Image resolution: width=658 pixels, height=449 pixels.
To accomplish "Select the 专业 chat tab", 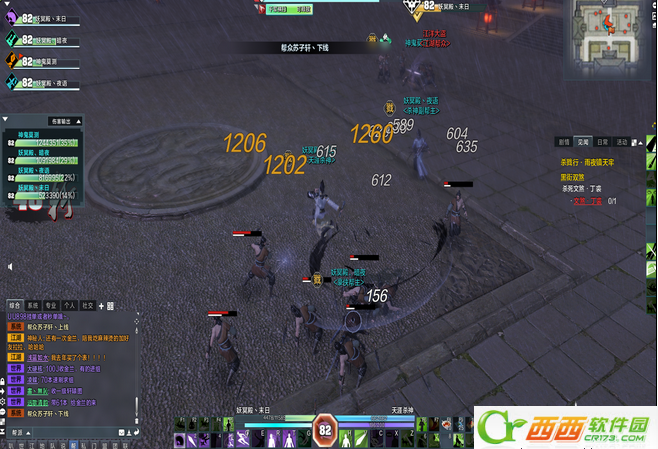I will [51, 305].
